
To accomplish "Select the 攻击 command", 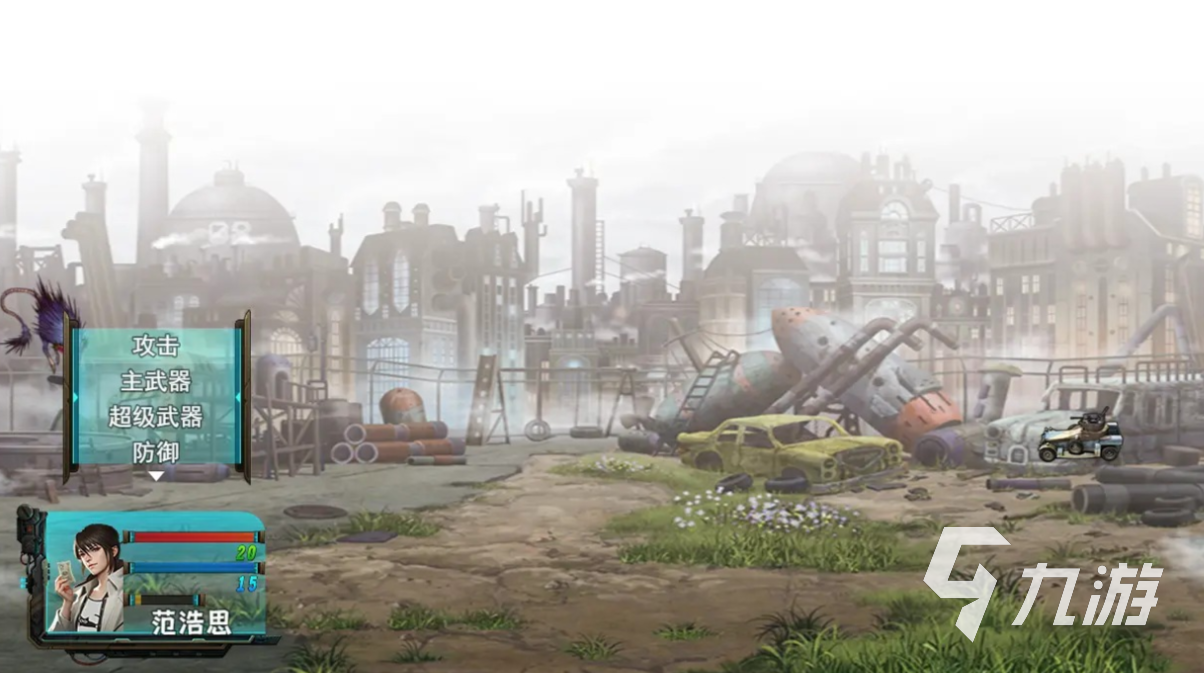I will click(x=155, y=346).
